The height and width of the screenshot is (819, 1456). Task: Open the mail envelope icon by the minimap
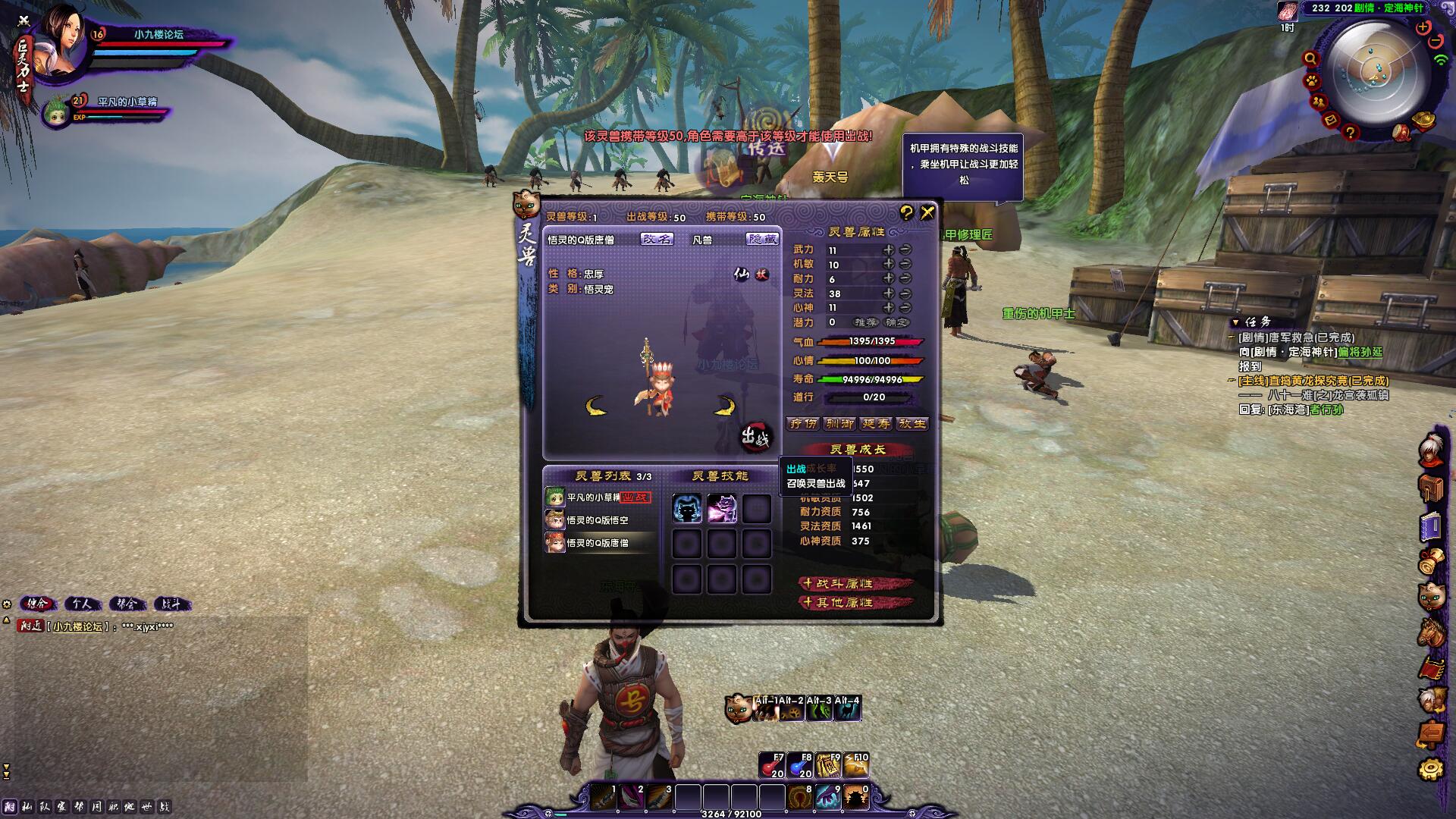tap(1331, 120)
